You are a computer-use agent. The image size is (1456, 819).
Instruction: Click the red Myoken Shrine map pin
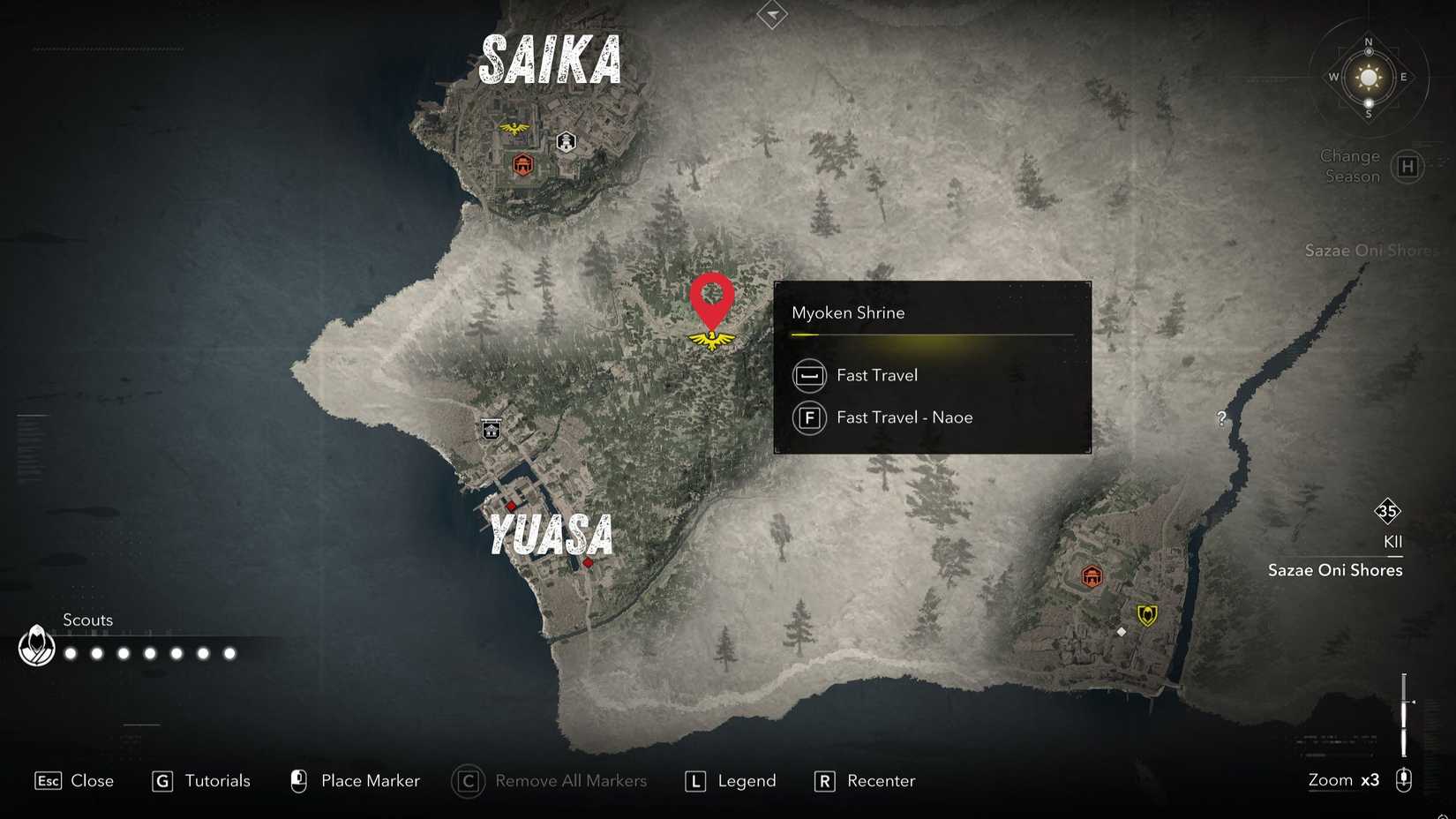(710, 309)
